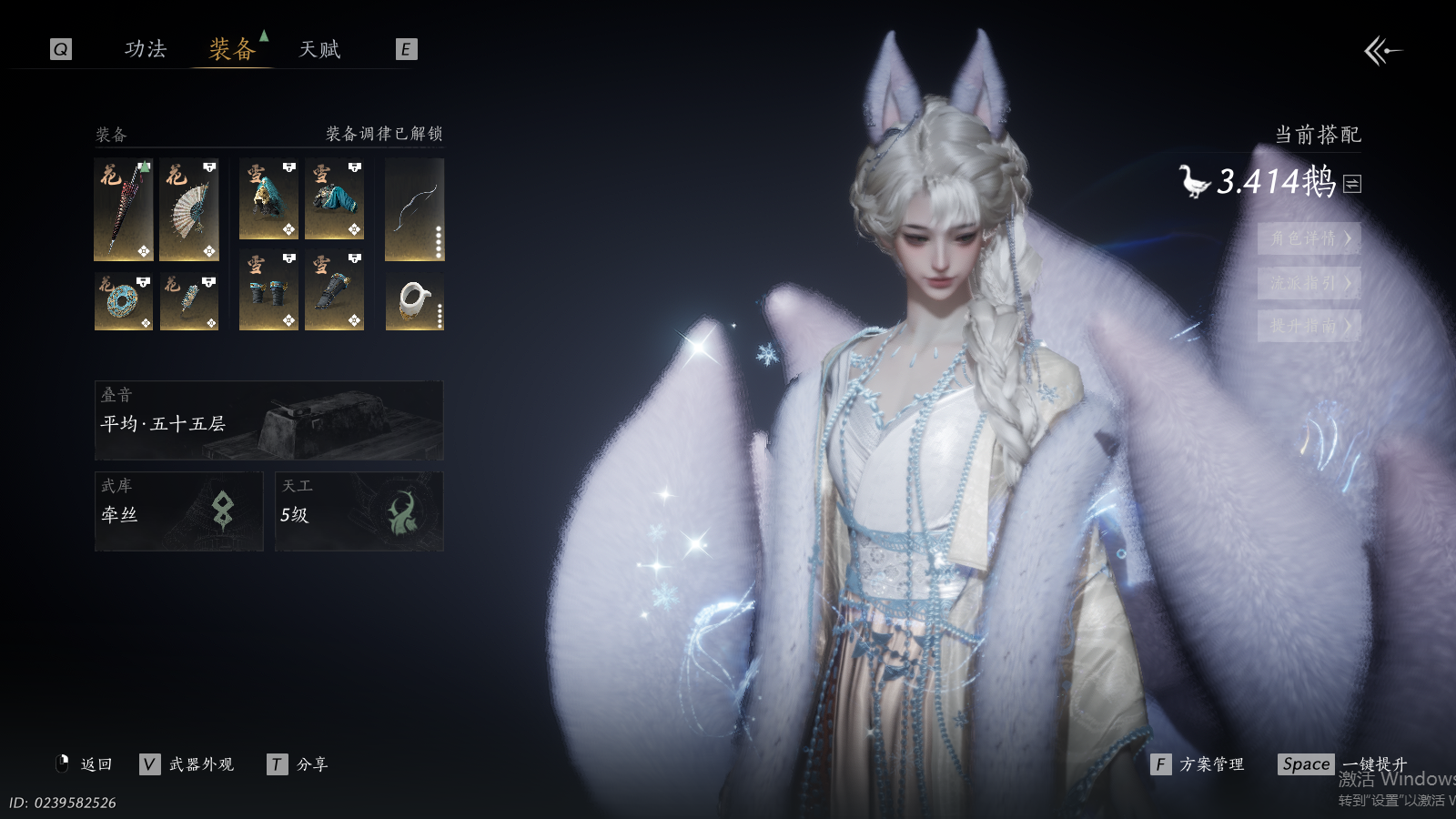This screenshot has width=1456, height=819.
Task: Go back with the top-right arrow
Action: pyautogui.click(x=1382, y=51)
